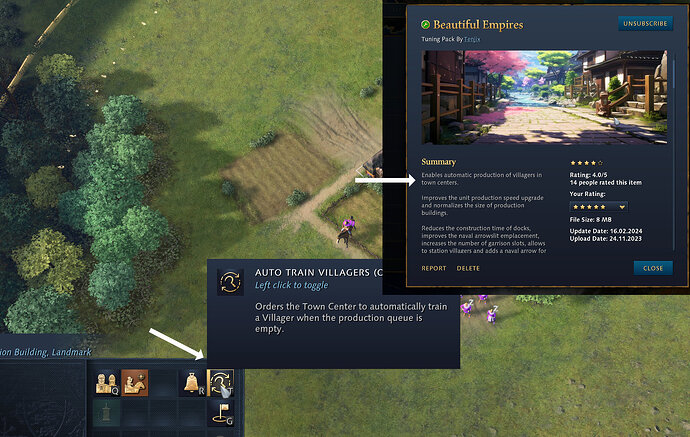Image resolution: width=690 pixels, height=437 pixels.
Task: Train a Scout on horseback
Action: coord(135,382)
